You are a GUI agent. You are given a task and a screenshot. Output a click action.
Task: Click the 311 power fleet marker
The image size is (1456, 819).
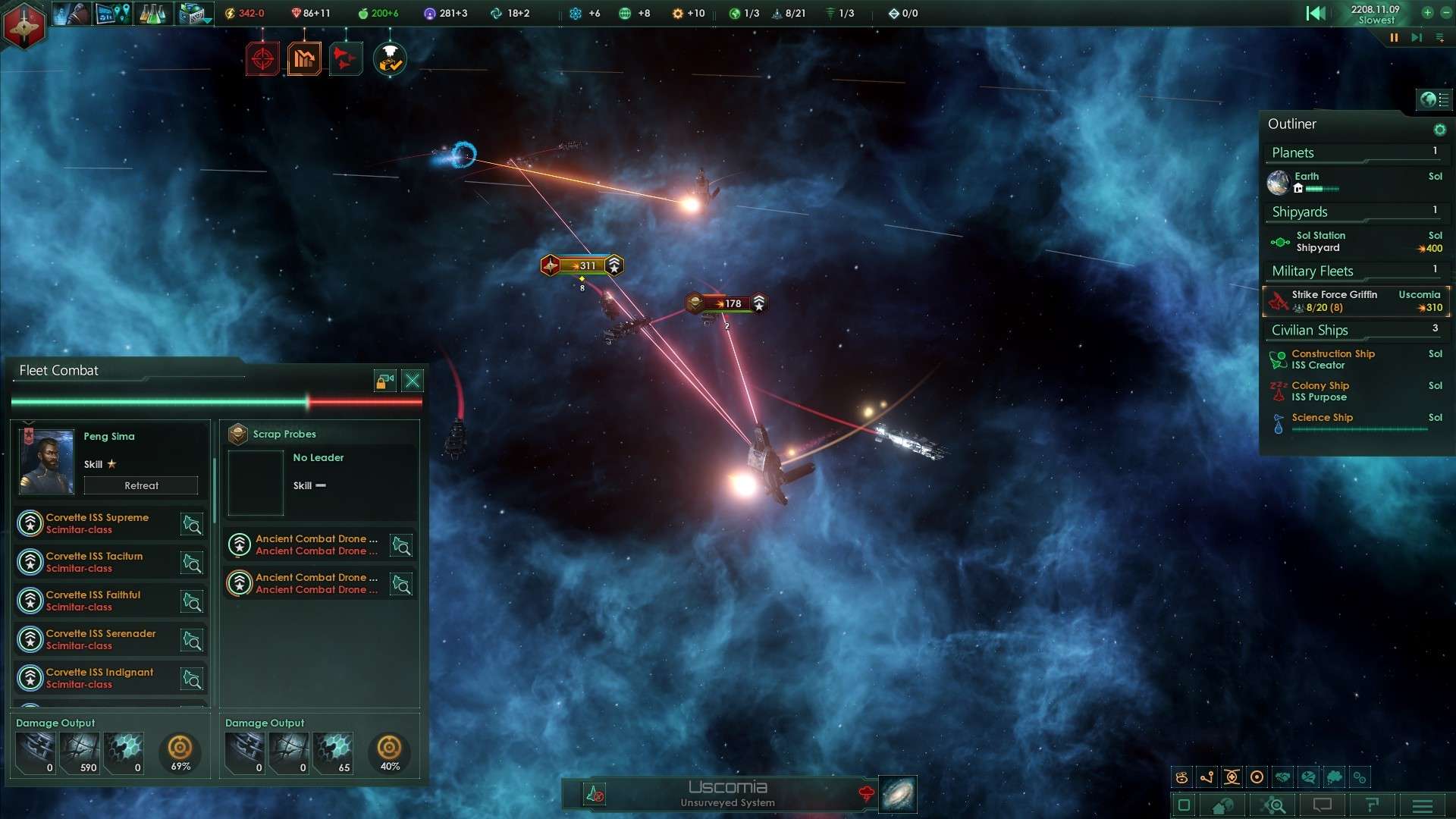[x=582, y=265]
